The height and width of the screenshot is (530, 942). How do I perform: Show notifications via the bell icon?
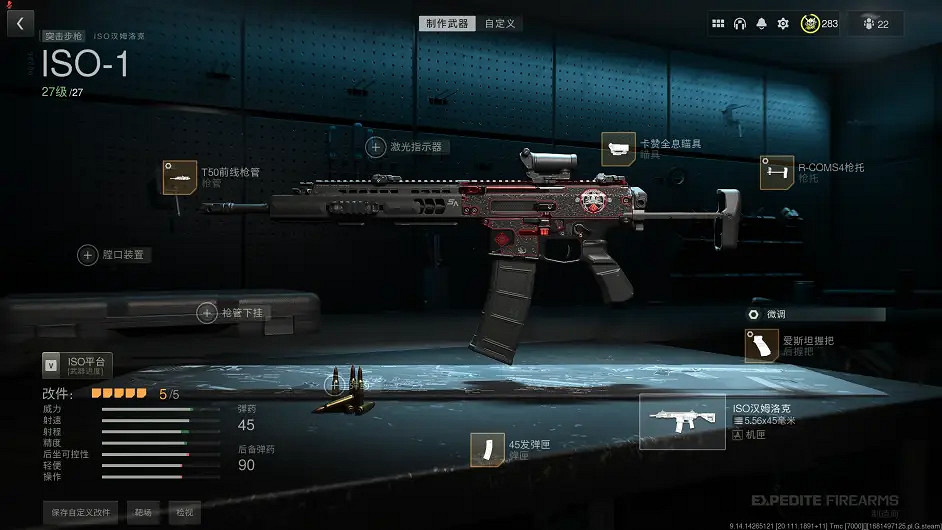click(761, 24)
